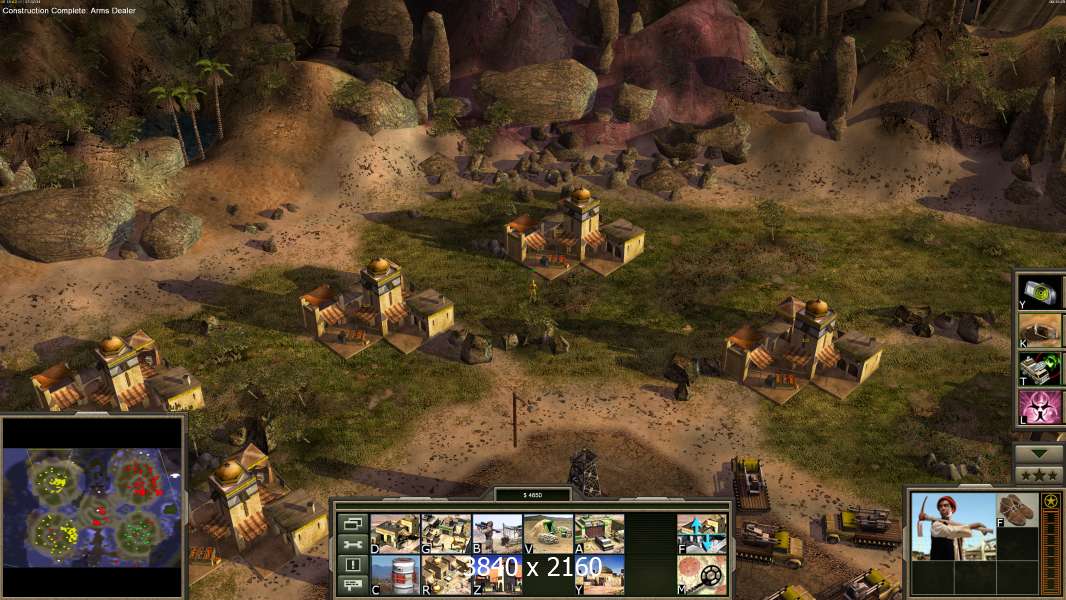Pick the build option labeled Y in command bar
Viewport: 1066px width, 600px height.
[x=599, y=575]
